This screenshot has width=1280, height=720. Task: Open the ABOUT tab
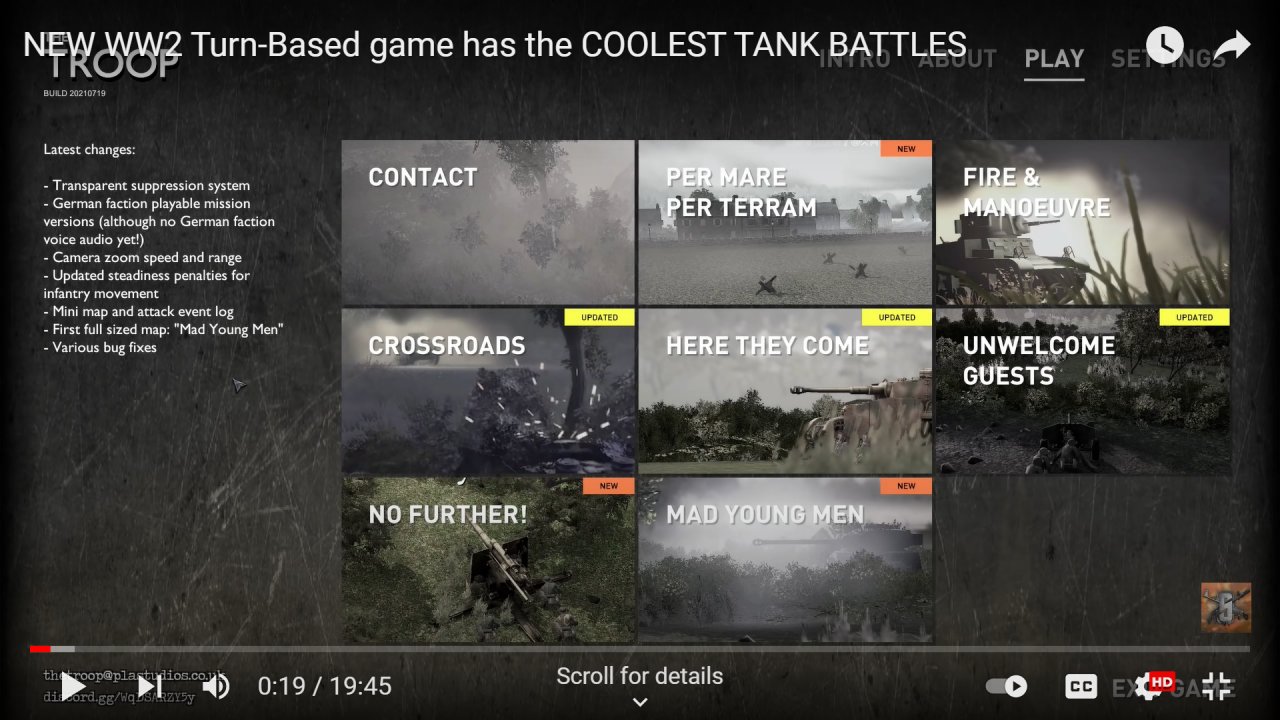[x=957, y=59]
